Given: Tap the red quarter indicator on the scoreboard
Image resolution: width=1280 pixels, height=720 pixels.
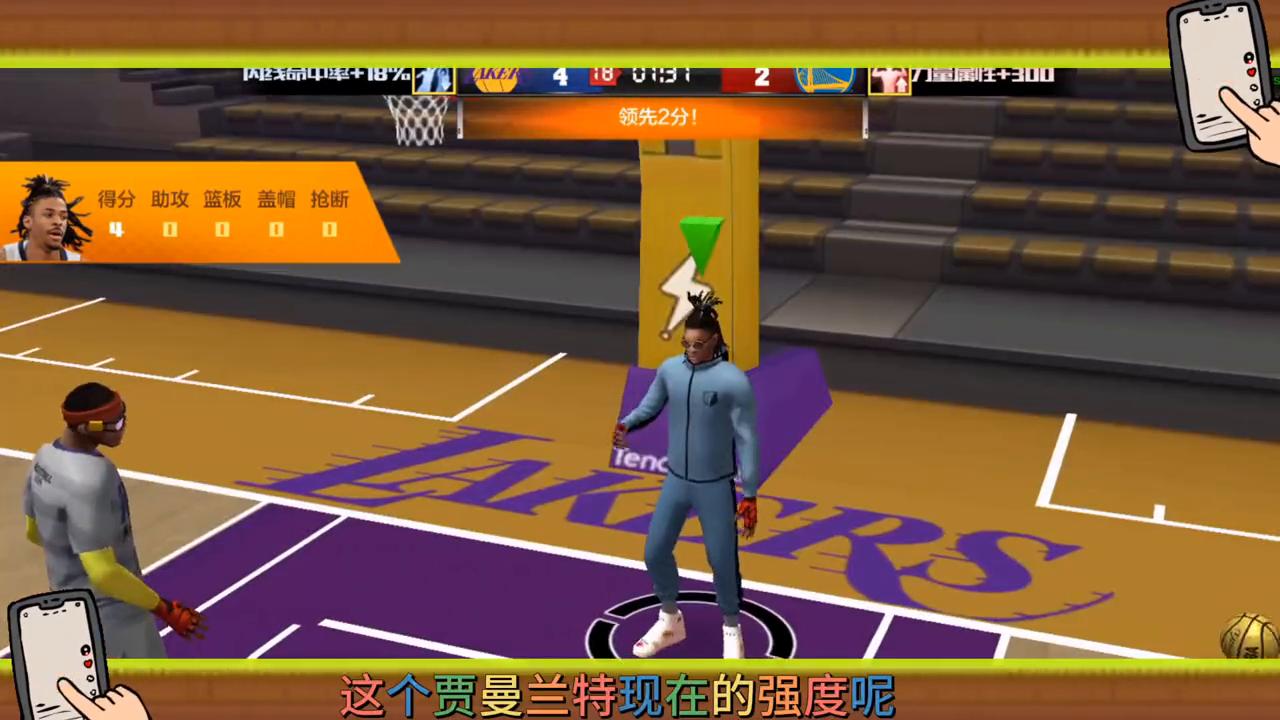Looking at the screenshot, I should tap(602, 76).
